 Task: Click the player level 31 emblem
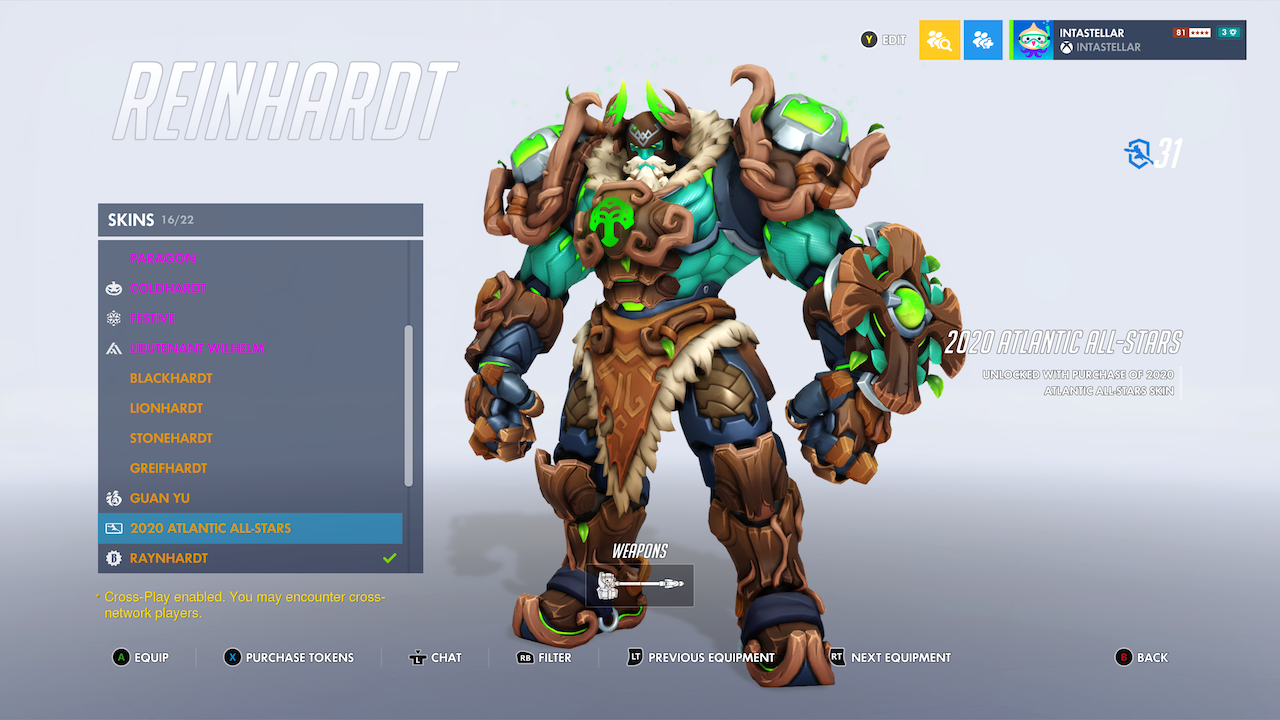pos(1142,153)
